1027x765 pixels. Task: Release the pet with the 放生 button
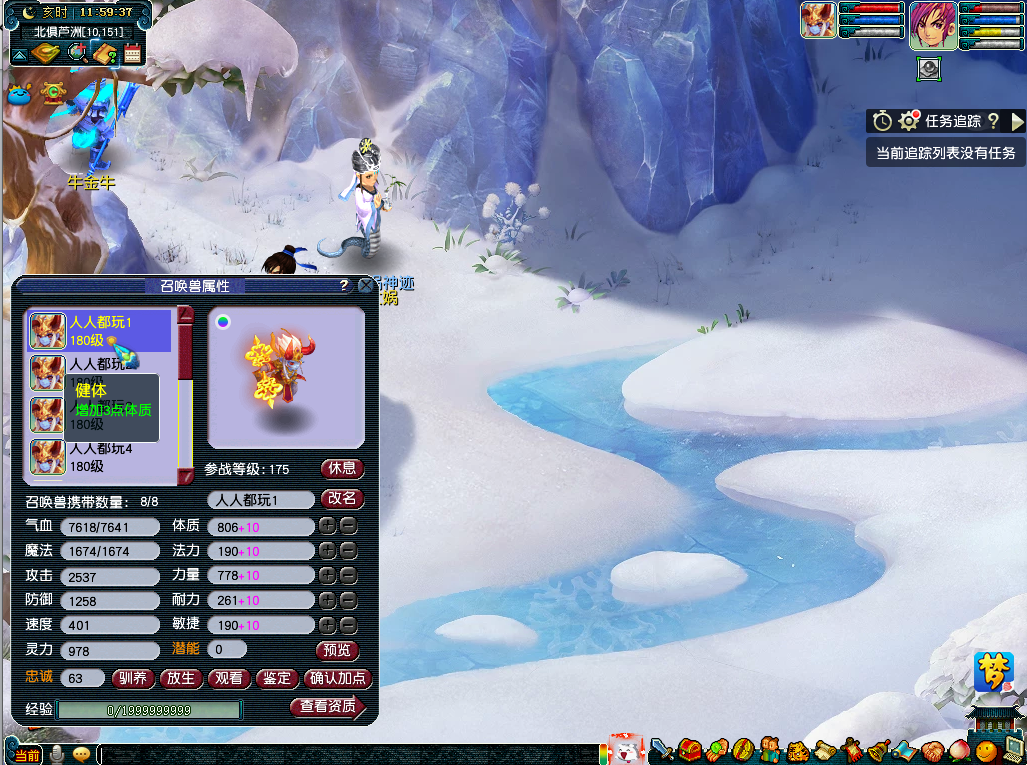tap(181, 678)
